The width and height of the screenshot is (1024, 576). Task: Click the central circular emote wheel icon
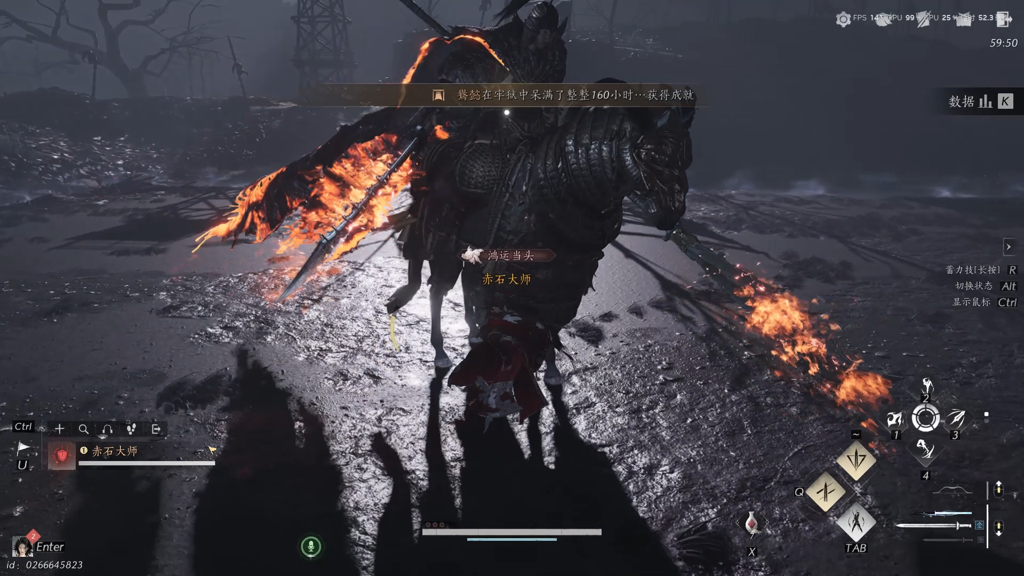click(x=925, y=418)
